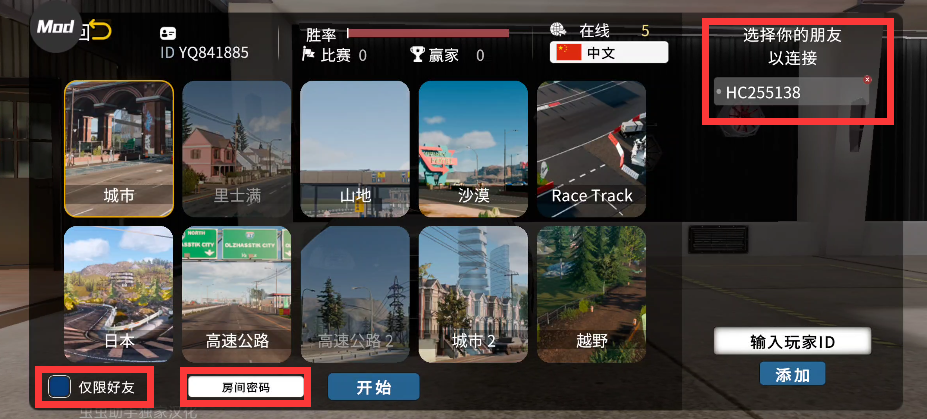Select the 沙漠 map tile
Image resolution: width=927 pixels, height=419 pixels.
pos(473,148)
